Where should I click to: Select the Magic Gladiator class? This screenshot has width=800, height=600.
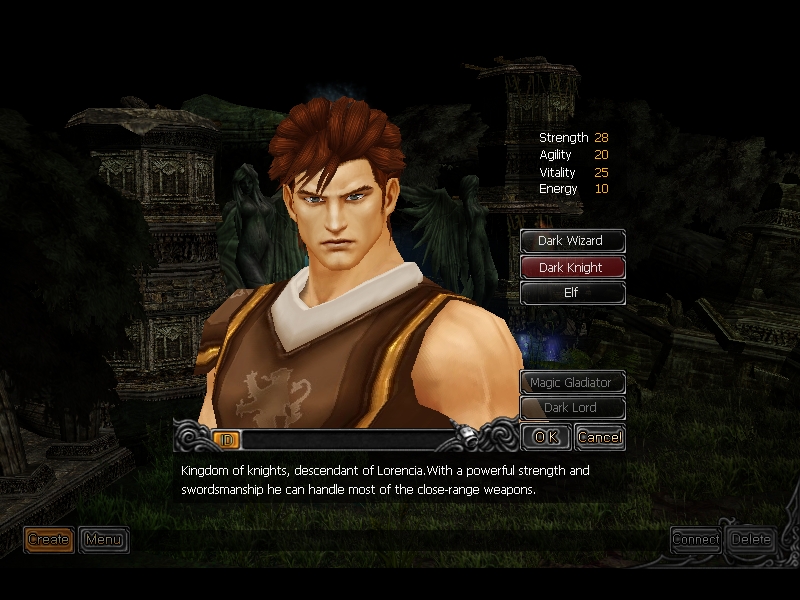pyautogui.click(x=572, y=382)
